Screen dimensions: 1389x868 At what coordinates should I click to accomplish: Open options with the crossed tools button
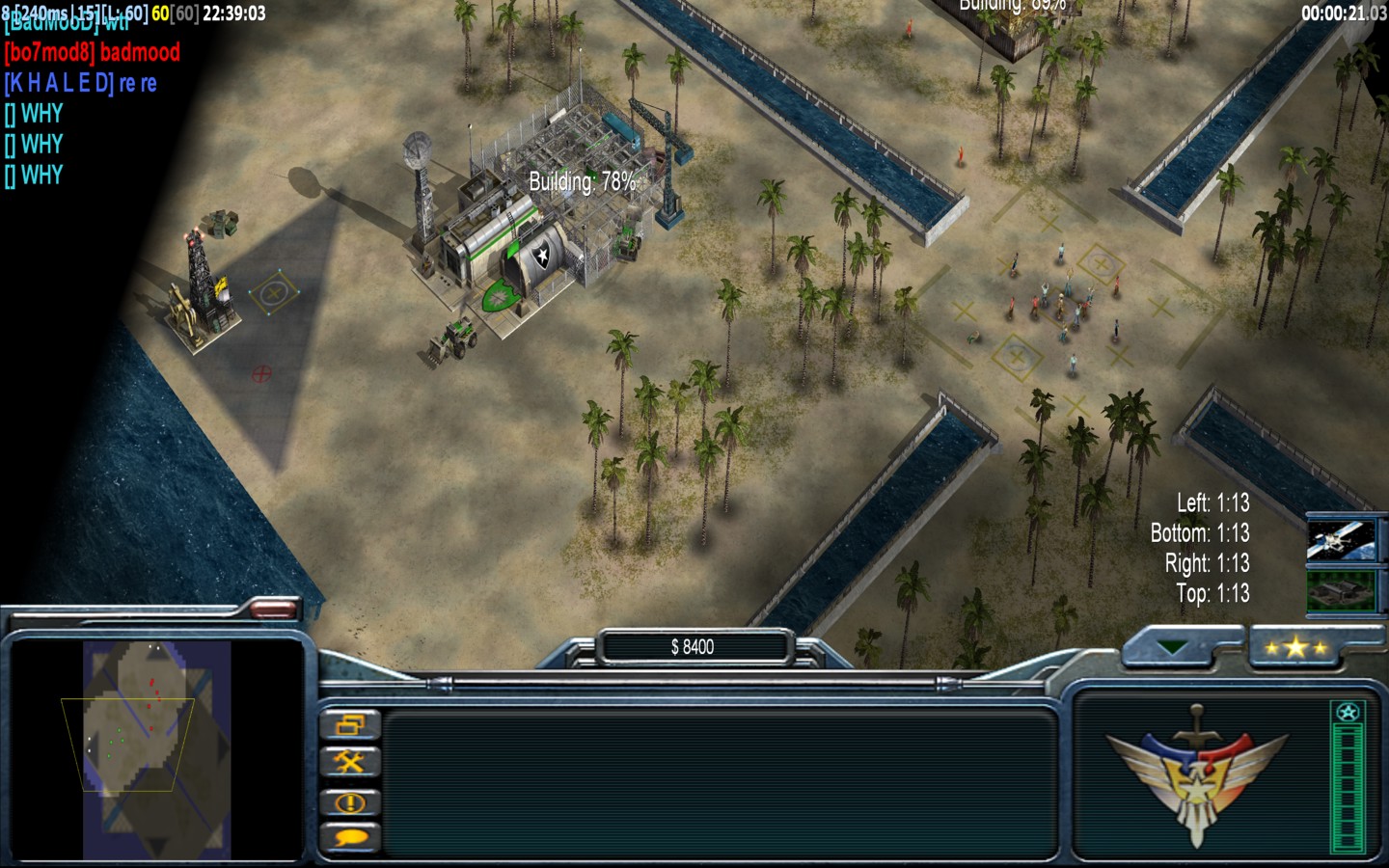pos(349,763)
